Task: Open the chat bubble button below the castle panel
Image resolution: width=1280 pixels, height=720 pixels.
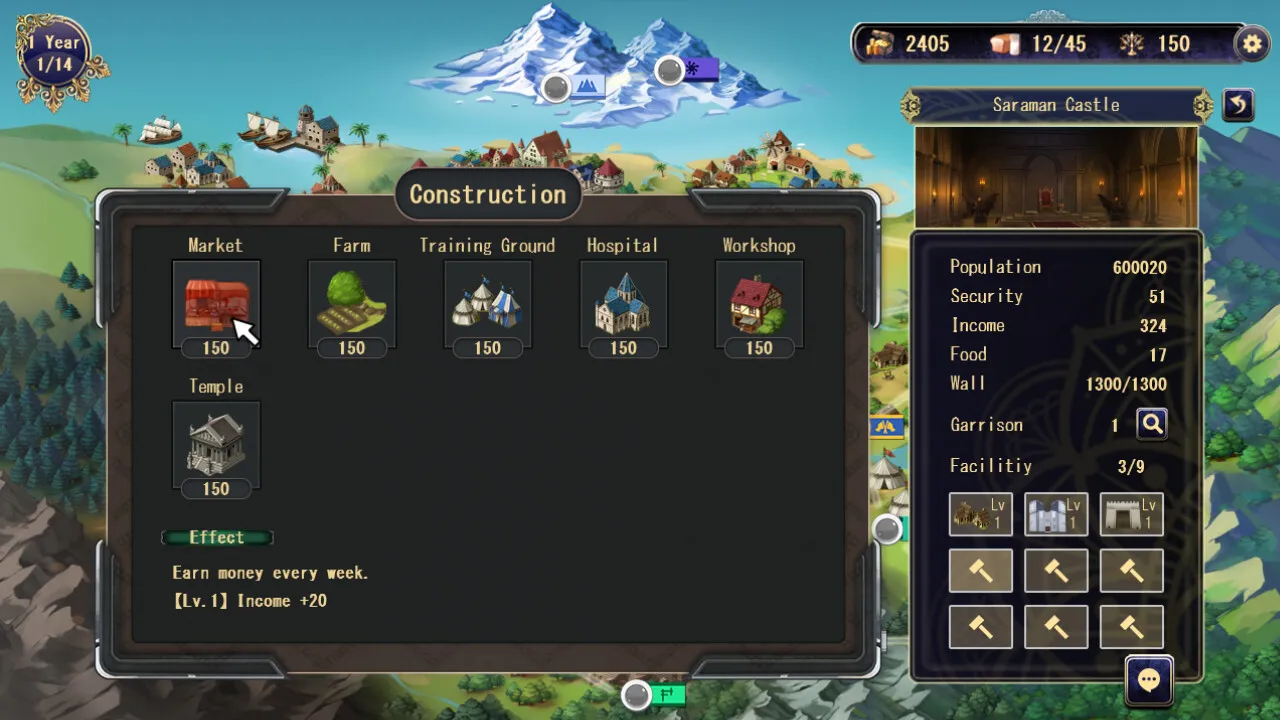Action: (x=1148, y=679)
